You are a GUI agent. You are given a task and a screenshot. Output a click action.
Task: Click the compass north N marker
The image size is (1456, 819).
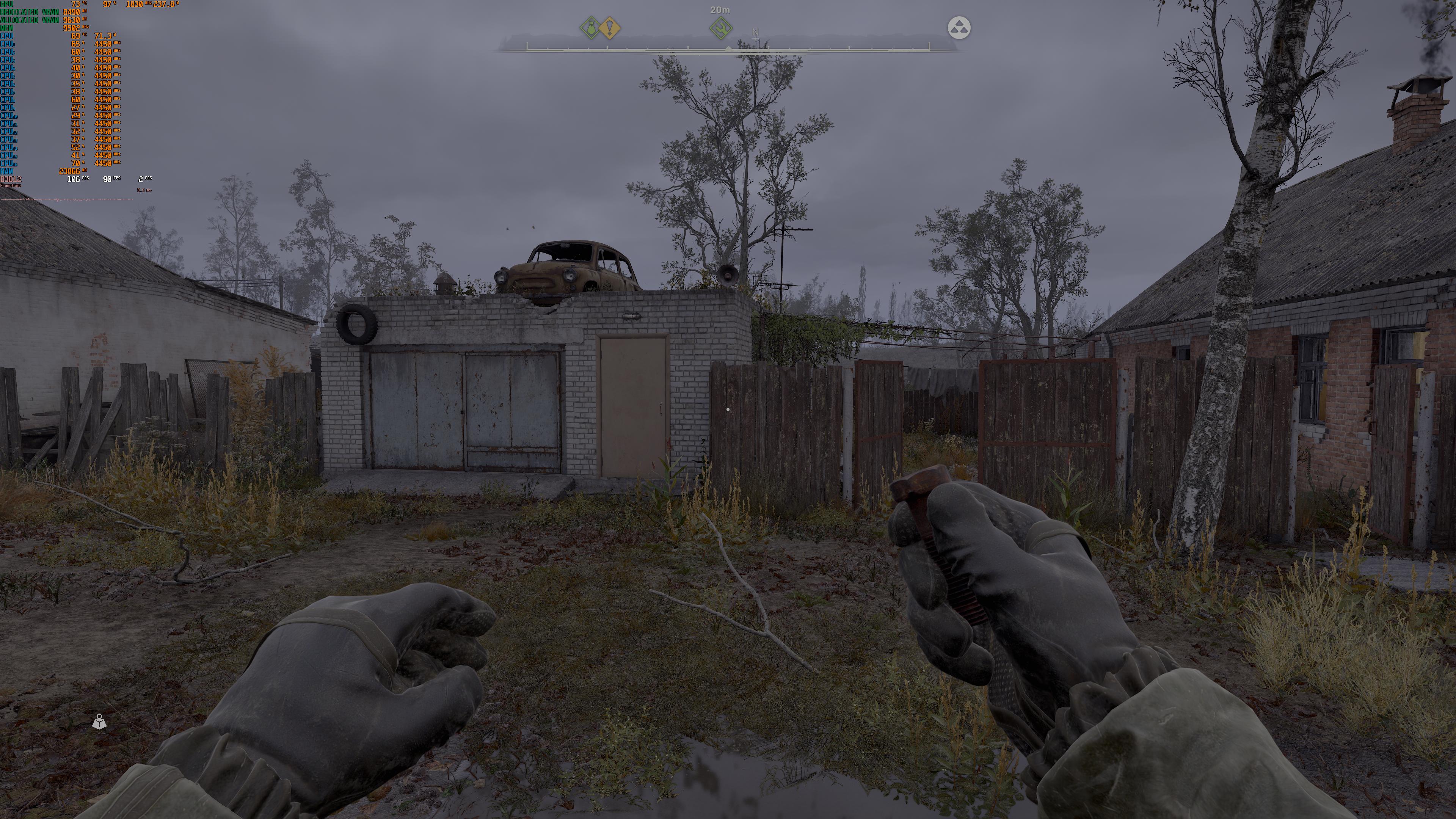click(x=756, y=33)
